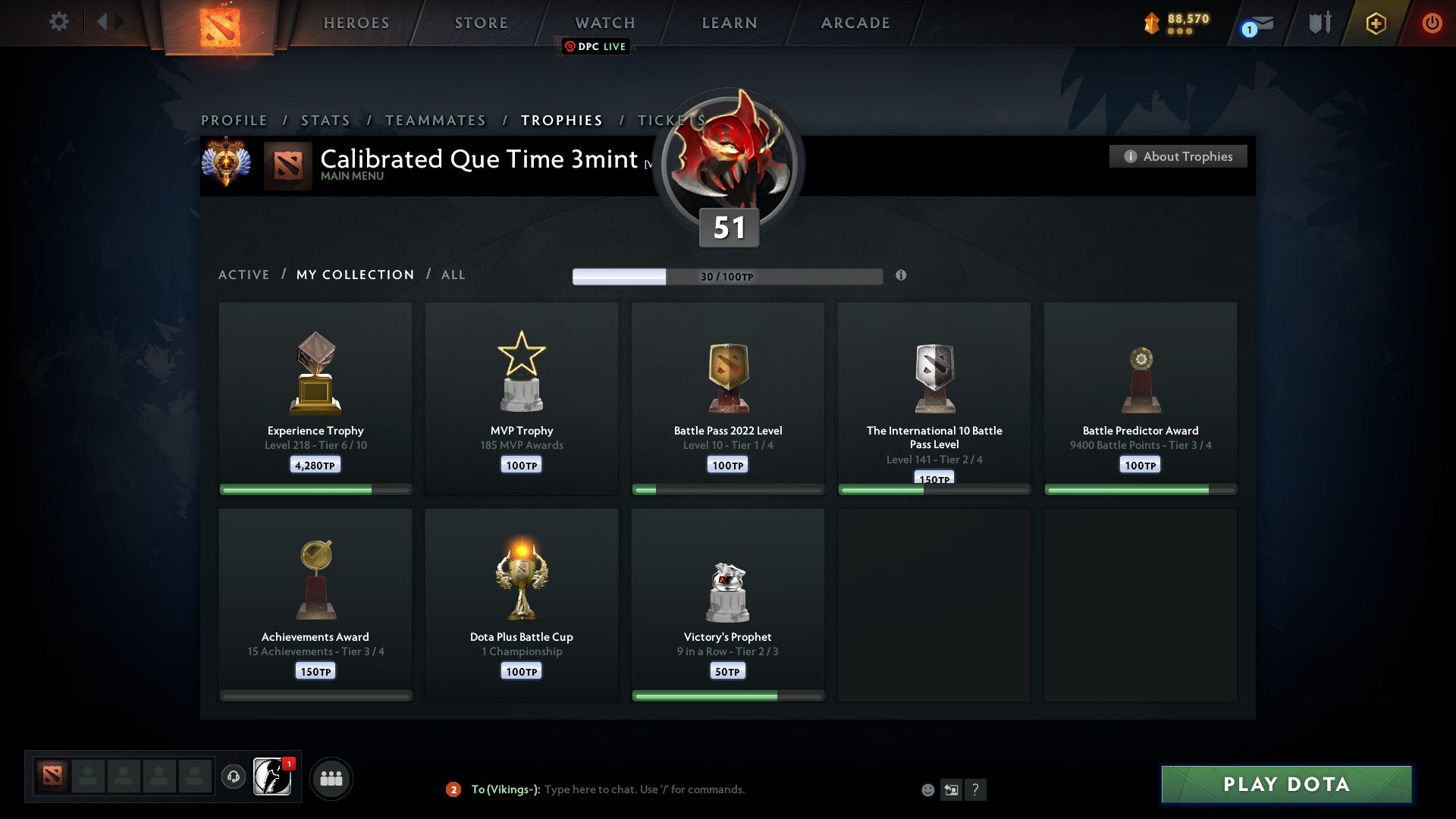
Task: Open the trophy points info tooltip
Action: (x=901, y=277)
